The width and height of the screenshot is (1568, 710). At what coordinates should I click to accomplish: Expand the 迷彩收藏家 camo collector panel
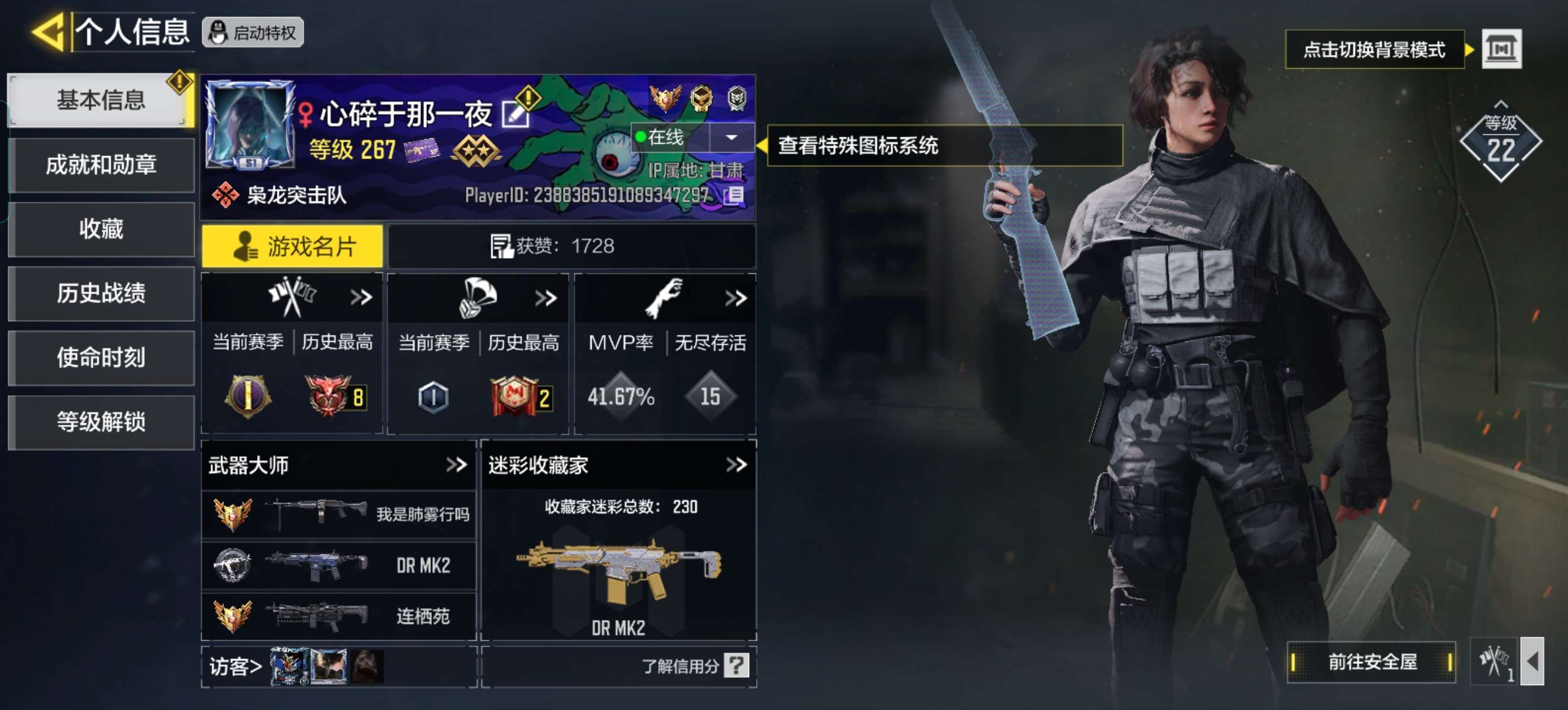click(x=736, y=465)
